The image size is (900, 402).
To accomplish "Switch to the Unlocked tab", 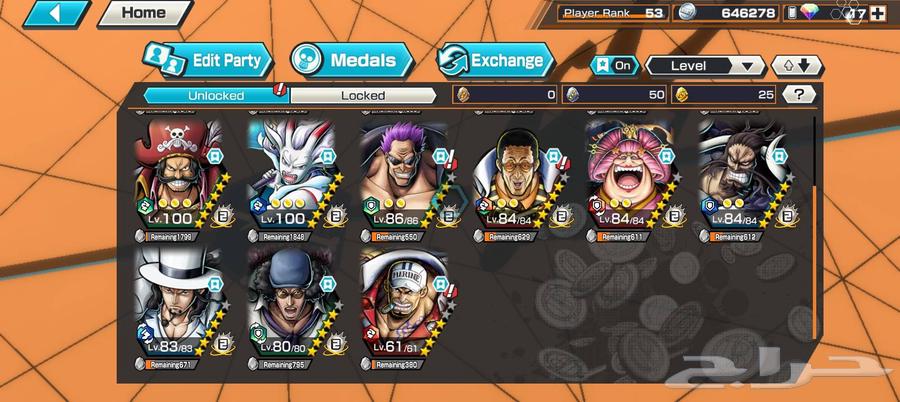I will 215,95.
